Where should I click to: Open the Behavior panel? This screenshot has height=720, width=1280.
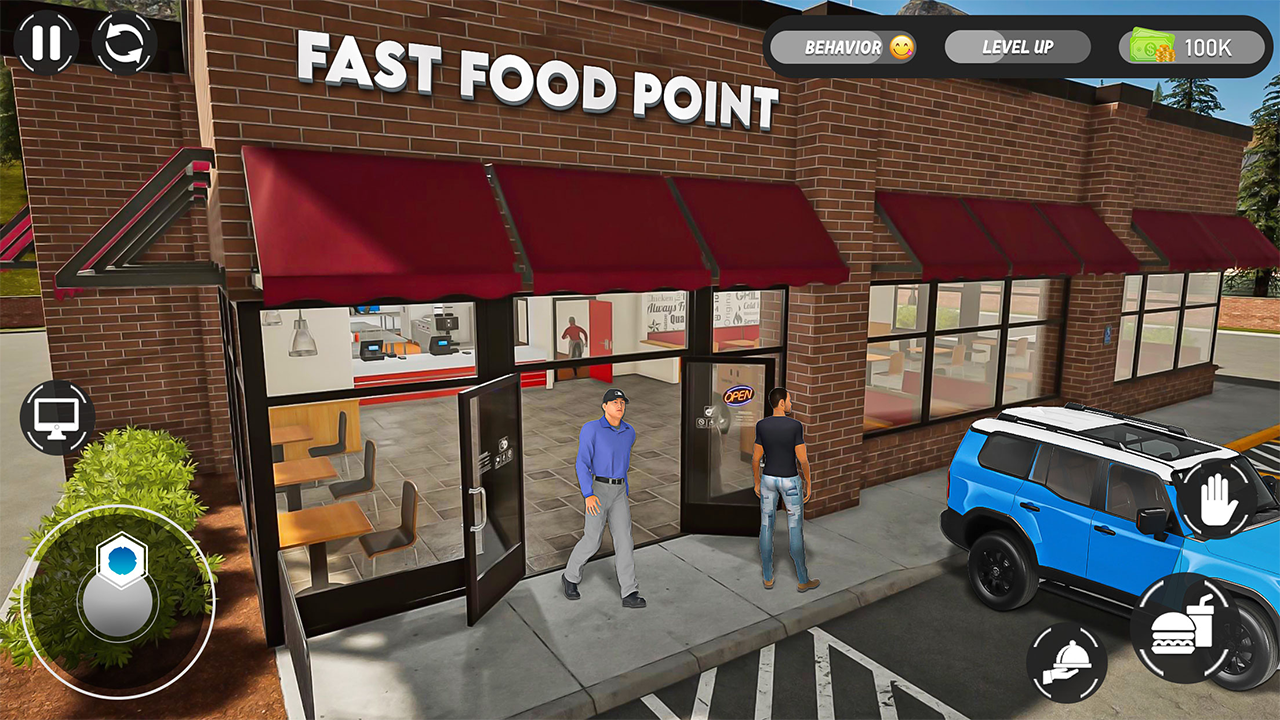[x=838, y=45]
